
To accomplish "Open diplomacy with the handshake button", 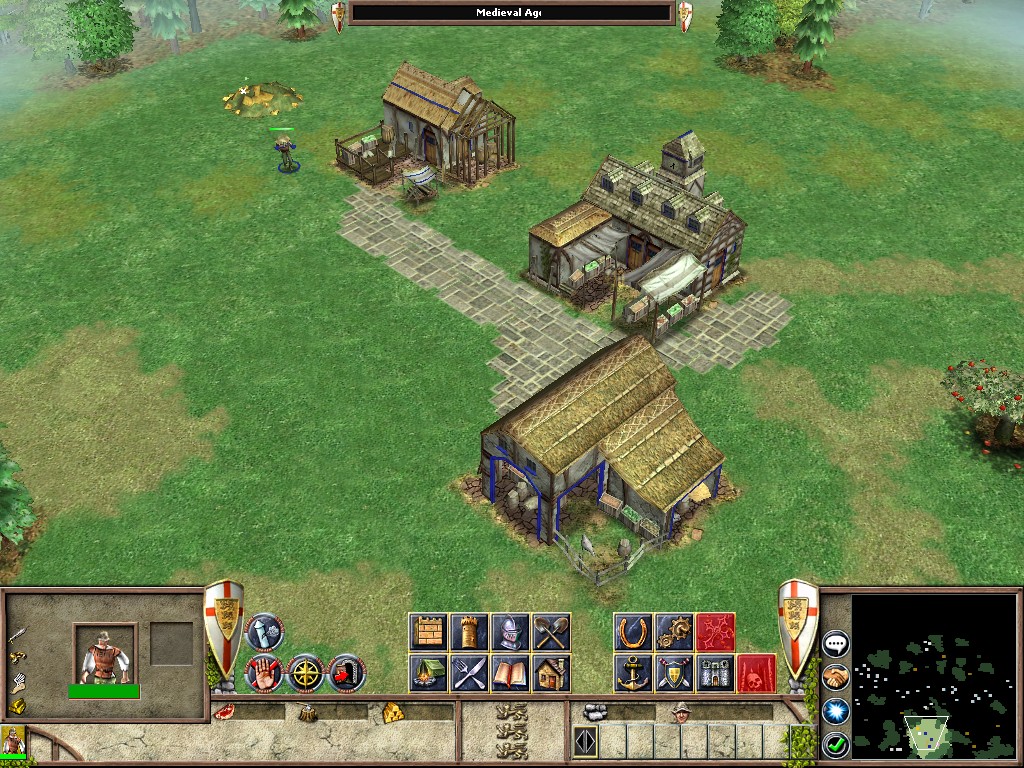I will (835, 677).
